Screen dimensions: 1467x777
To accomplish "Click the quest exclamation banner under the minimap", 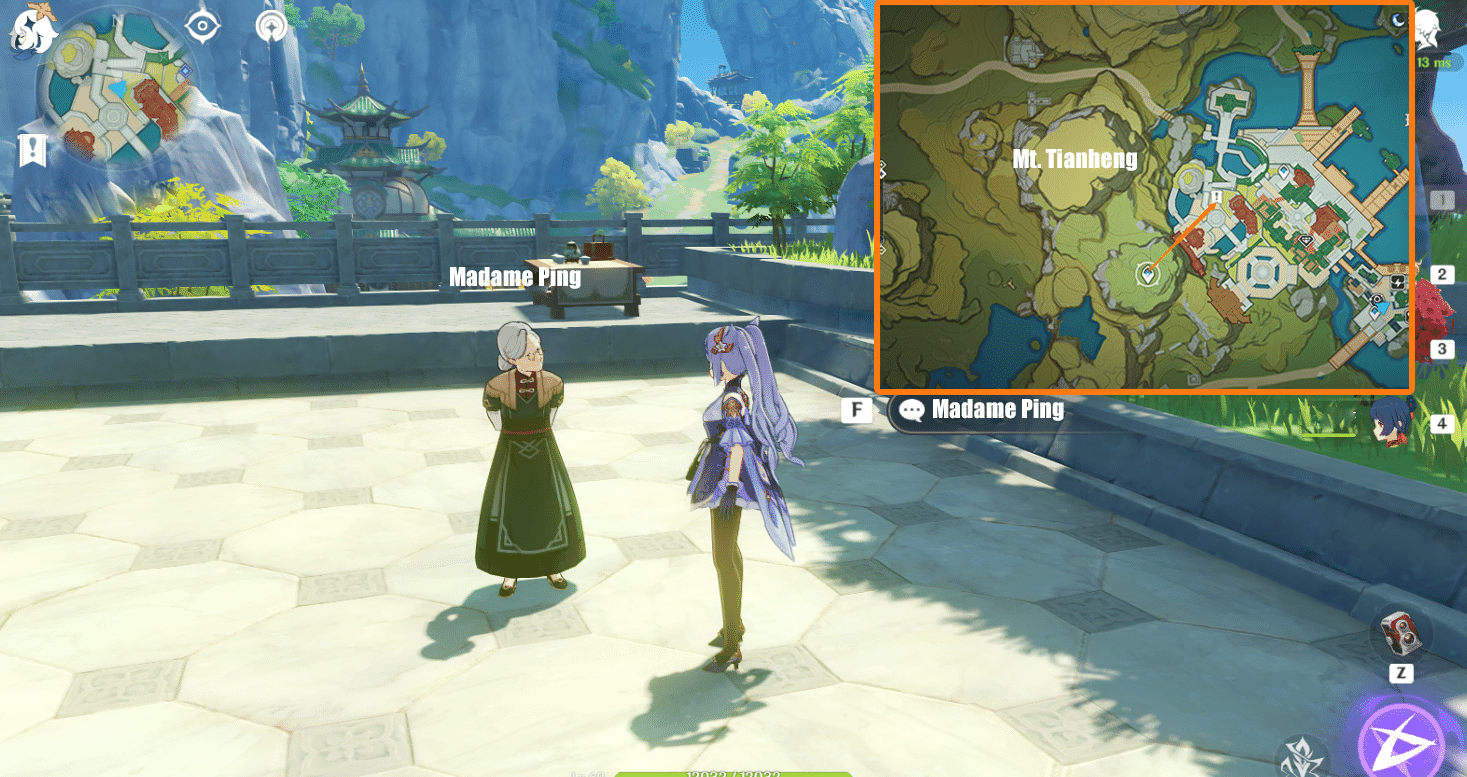I will point(35,148).
